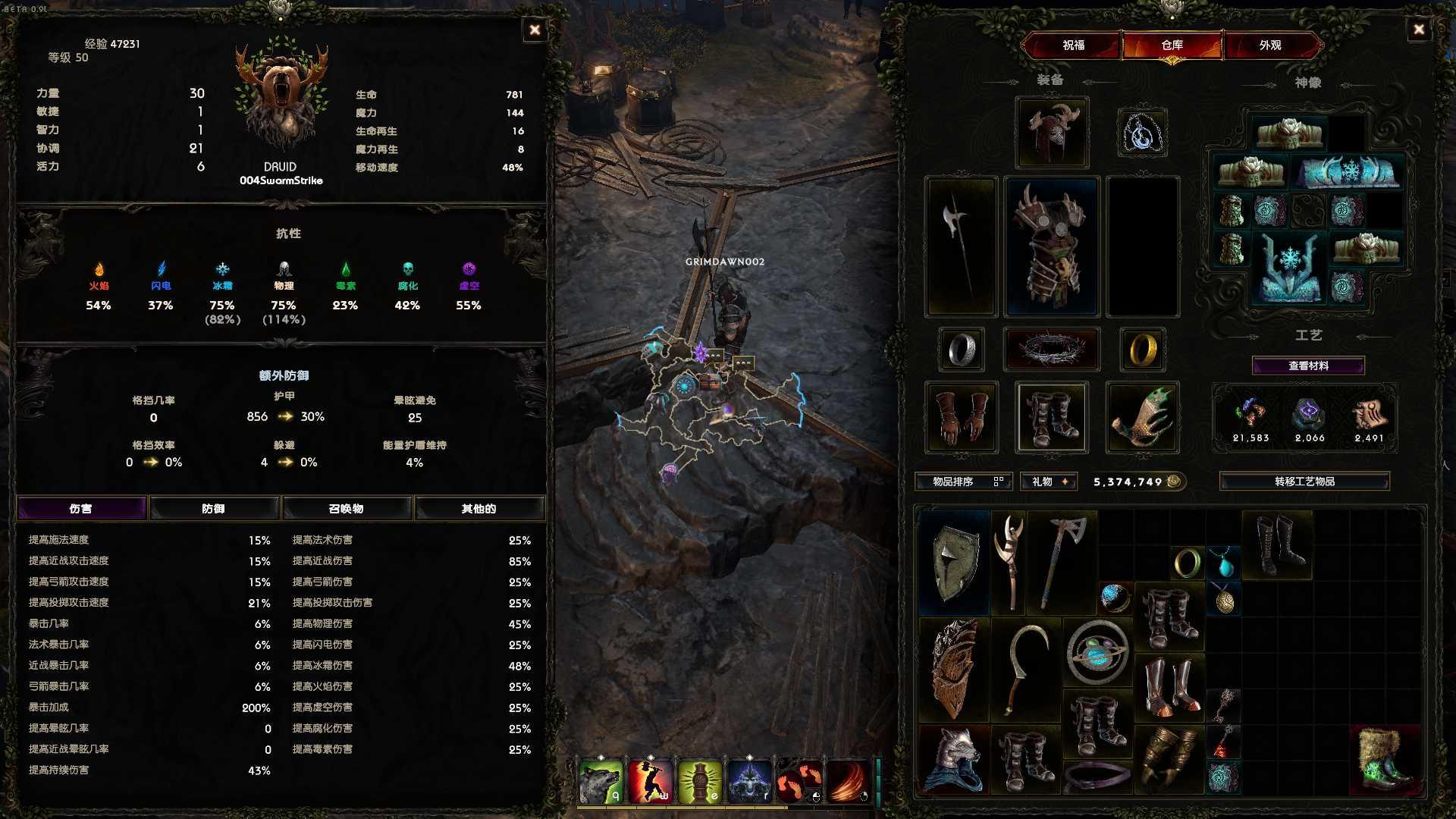This screenshot has height=819, width=1456.
Task: Activate the wolf ability on hotbar
Action: (600, 781)
